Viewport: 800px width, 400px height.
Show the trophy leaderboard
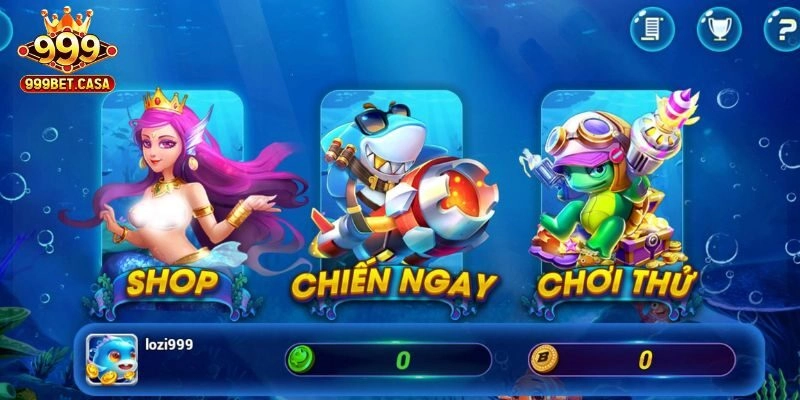(x=717, y=30)
